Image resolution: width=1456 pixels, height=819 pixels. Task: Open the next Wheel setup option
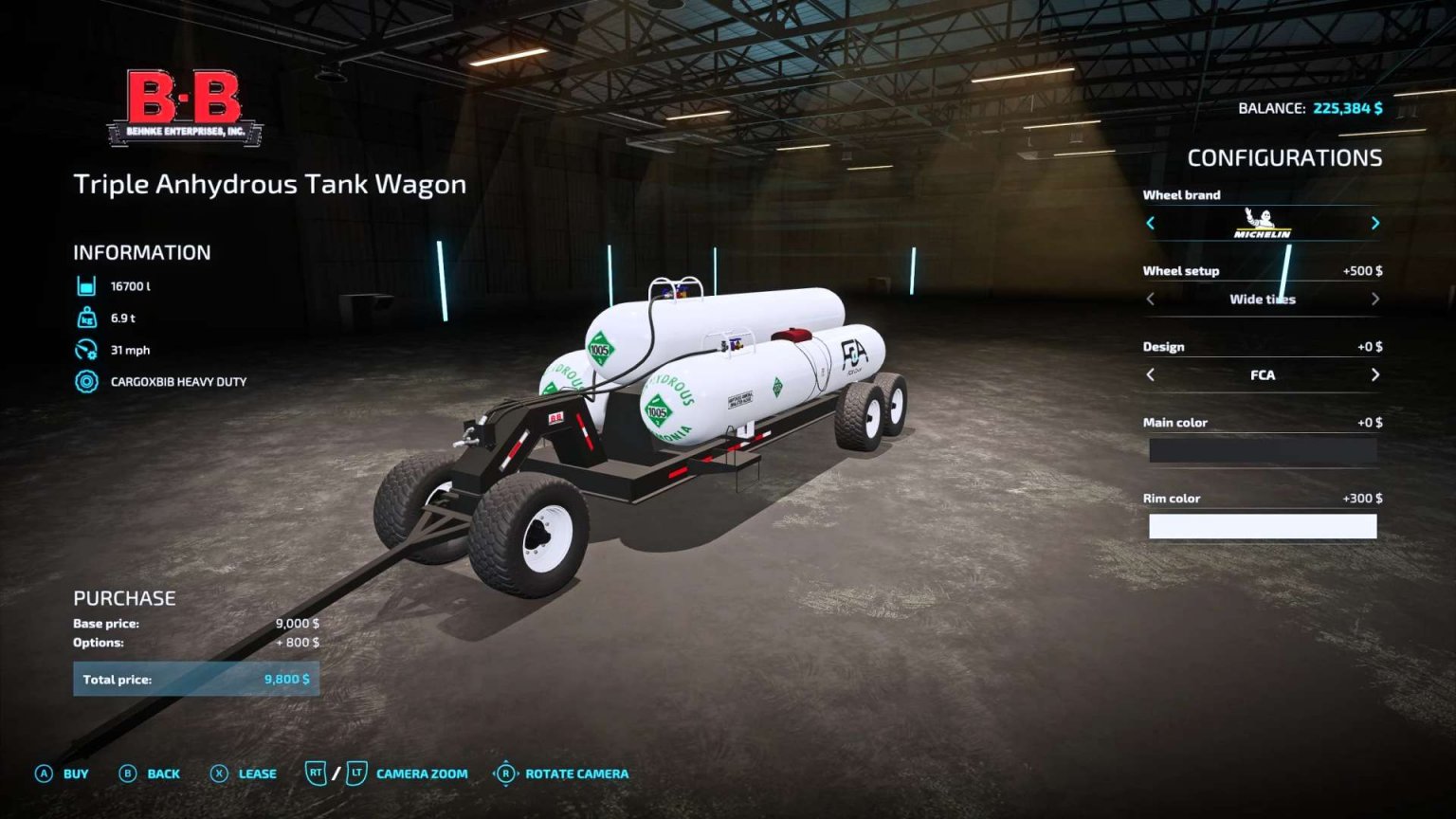click(x=1375, y=298)
